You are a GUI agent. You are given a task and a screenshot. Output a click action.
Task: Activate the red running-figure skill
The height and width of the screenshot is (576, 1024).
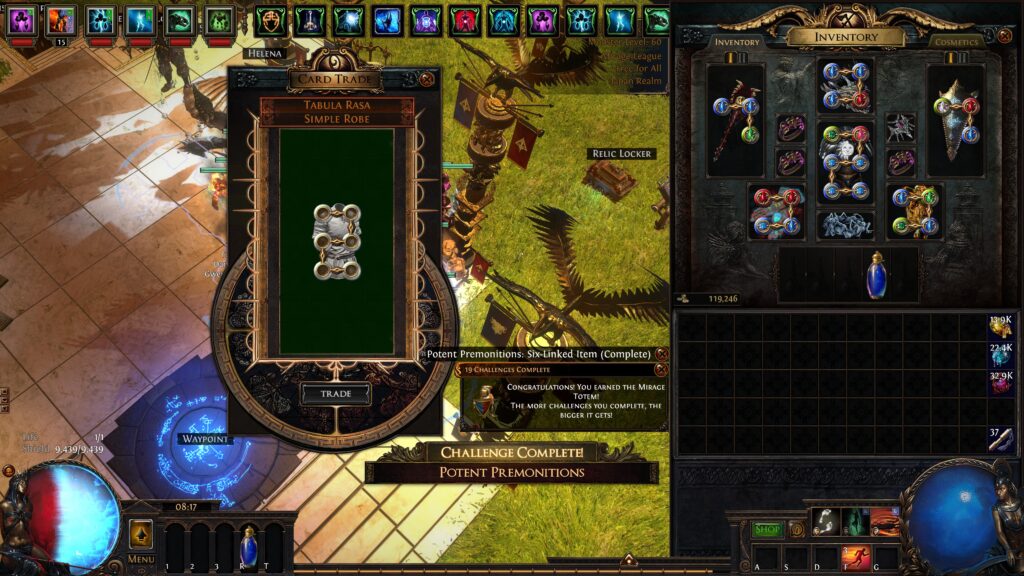(x=856, y=557)
